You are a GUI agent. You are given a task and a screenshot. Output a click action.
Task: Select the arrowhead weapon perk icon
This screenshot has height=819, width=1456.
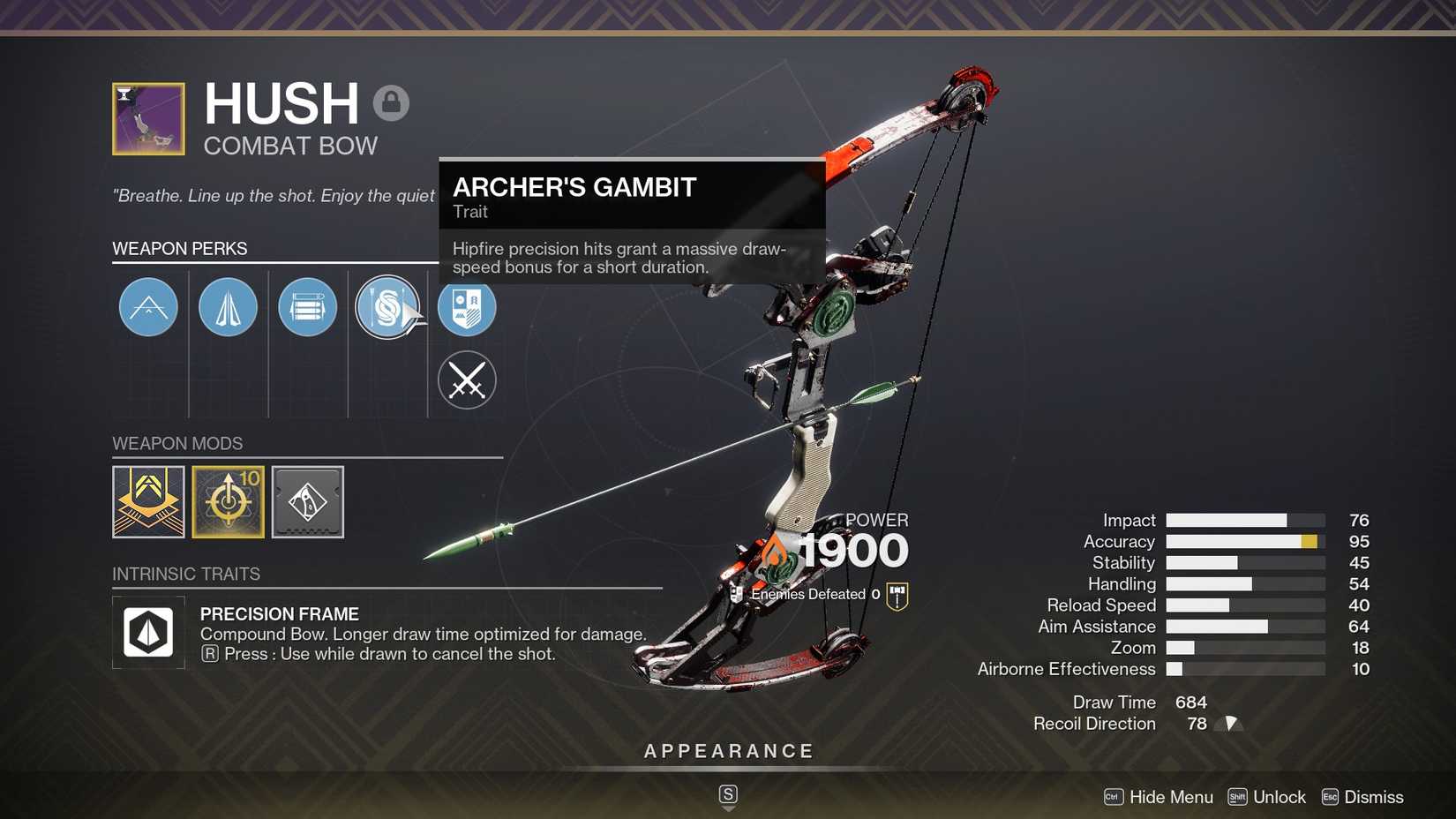click(x=228, y=307)
